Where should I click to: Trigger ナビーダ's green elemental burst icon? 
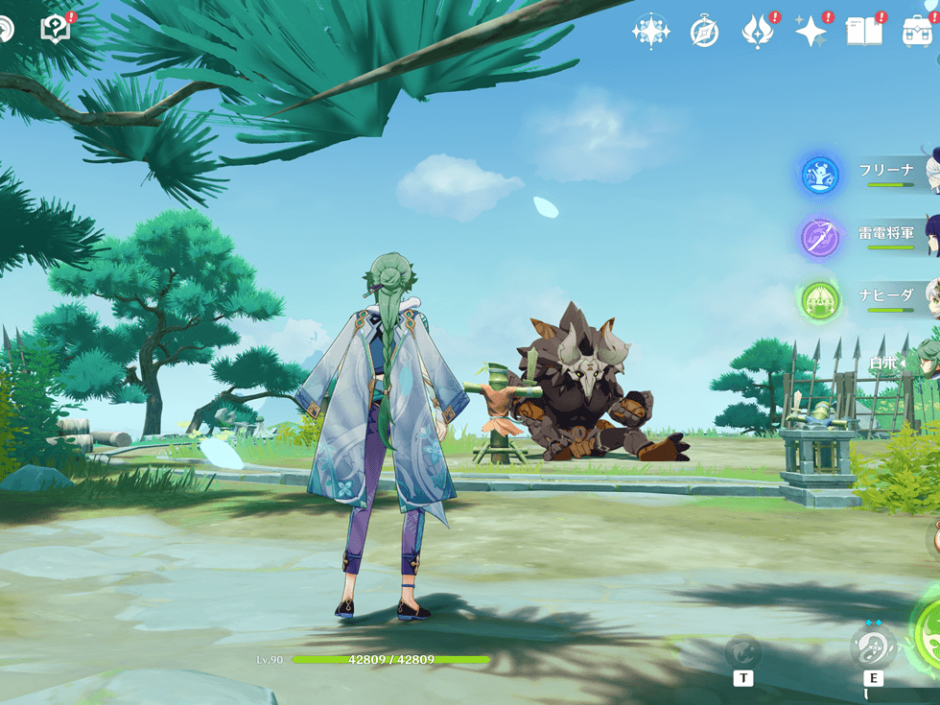820,300
